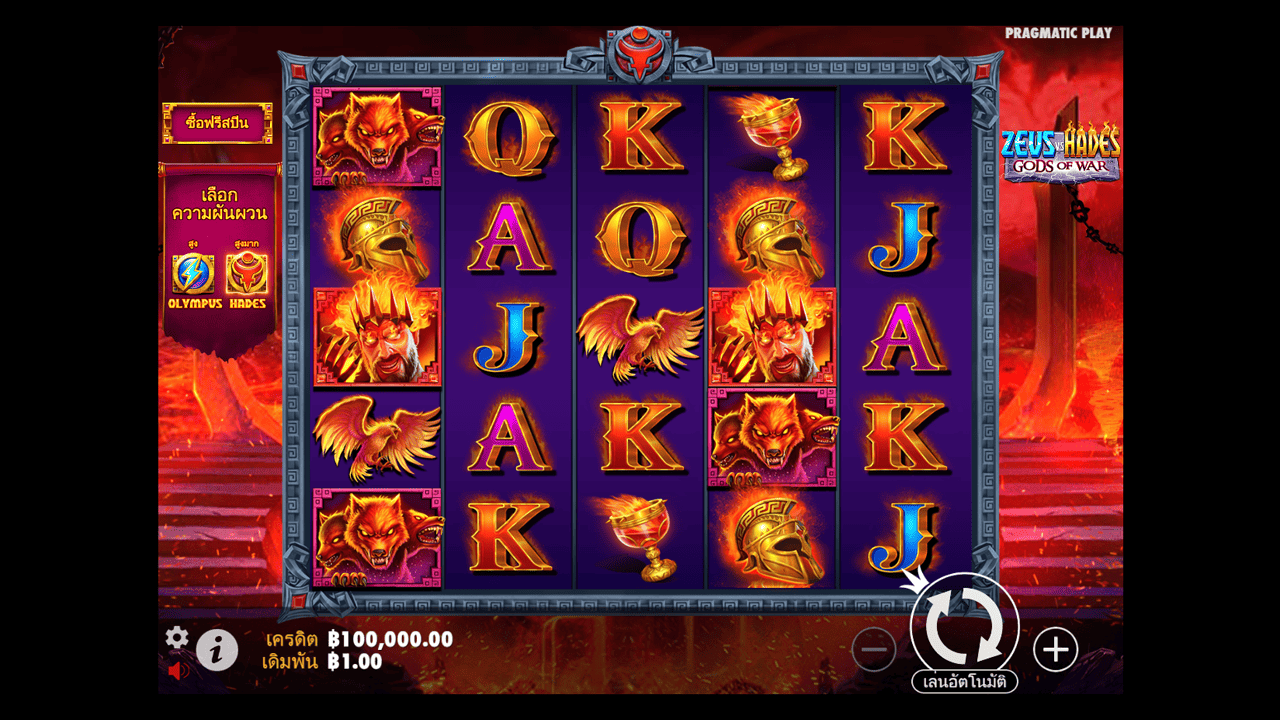
Task: Decrease the bet with the minus button
Action: tap(873, 650)
